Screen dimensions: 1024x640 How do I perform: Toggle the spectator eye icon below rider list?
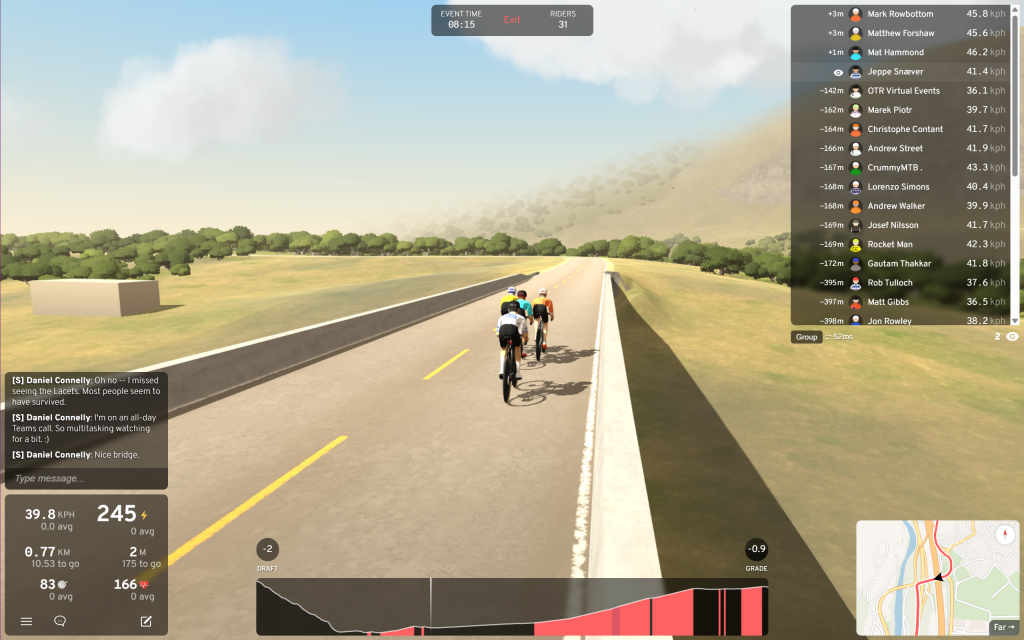point(1012,337)
